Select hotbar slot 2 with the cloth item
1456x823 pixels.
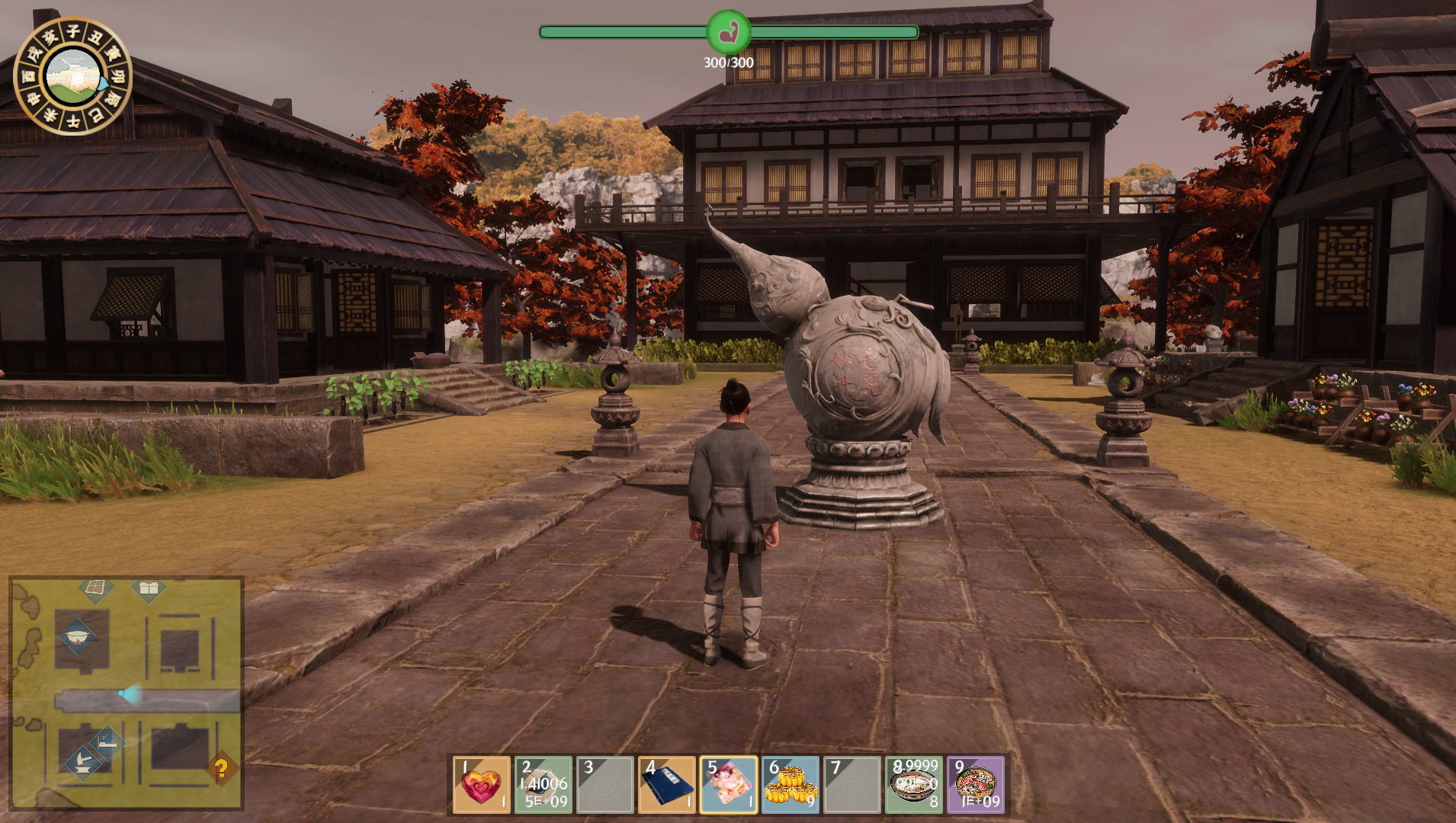(543, 785)
